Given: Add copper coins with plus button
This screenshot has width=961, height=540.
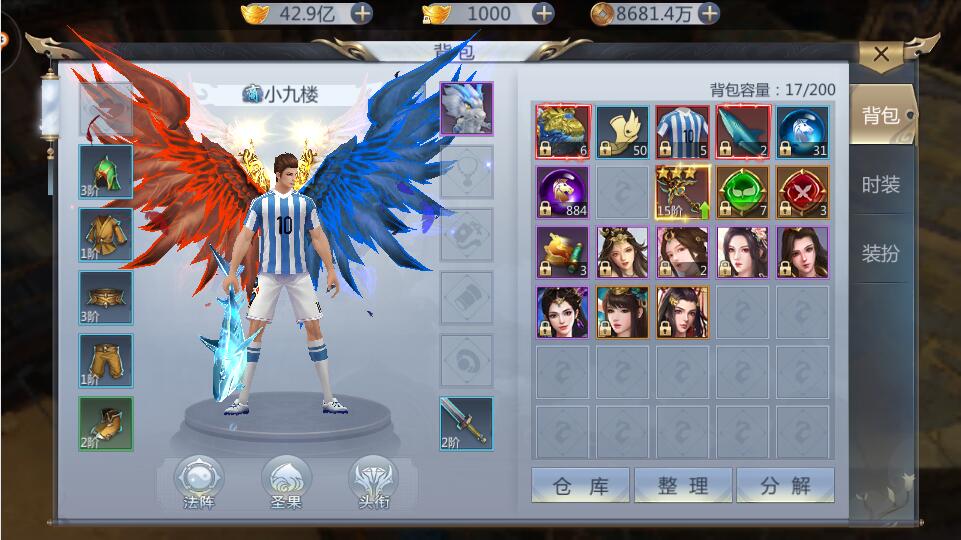Looking at the screenshot, I should [x=709, y=13].
